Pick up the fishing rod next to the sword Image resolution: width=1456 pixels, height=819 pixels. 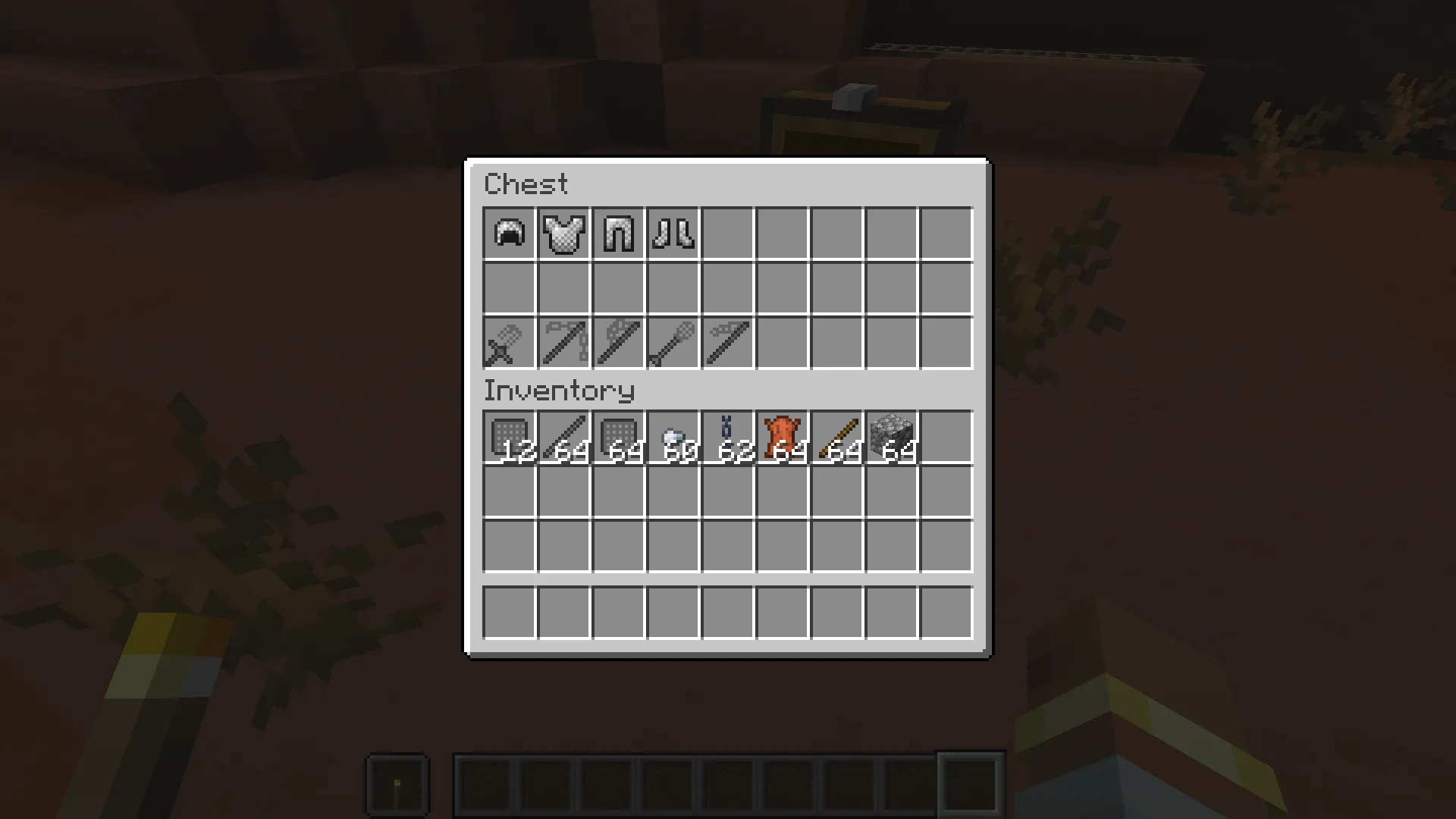coord(563,343)
